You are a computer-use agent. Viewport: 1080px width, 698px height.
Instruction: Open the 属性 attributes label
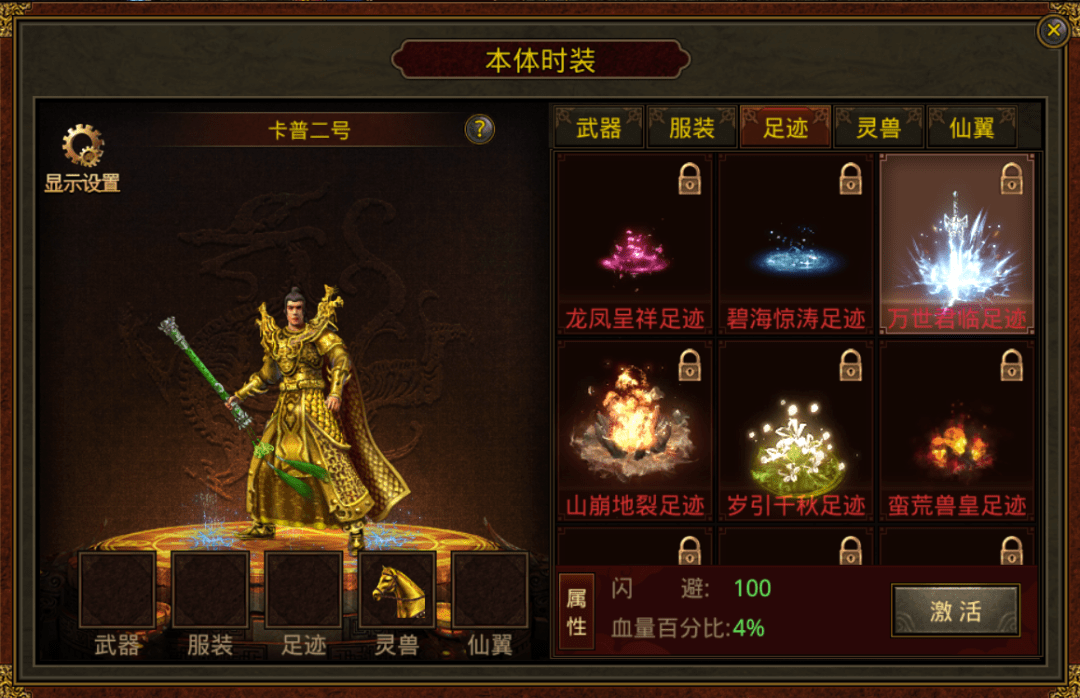[575, 611]
